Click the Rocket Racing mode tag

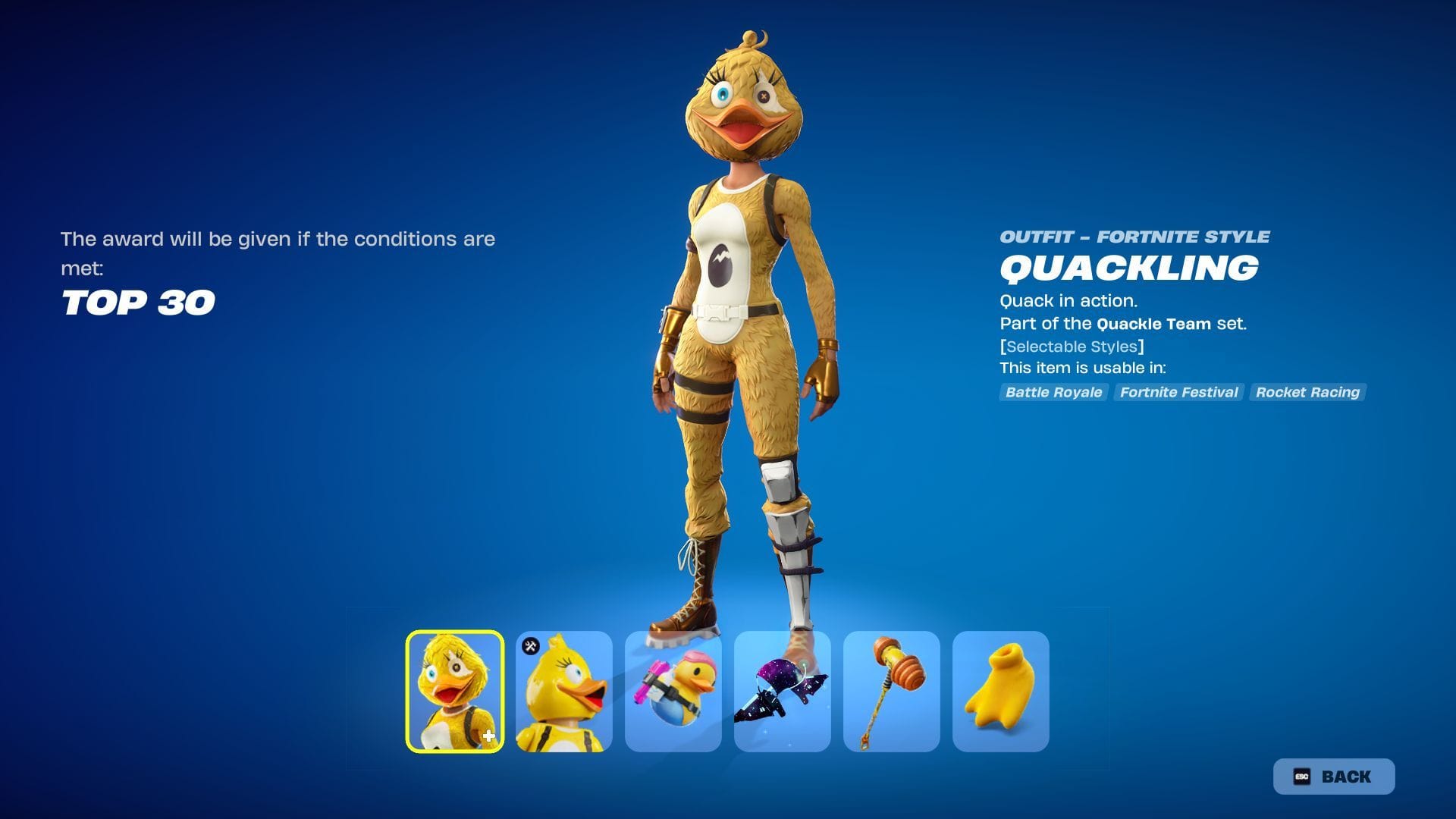click(1307, 392)
